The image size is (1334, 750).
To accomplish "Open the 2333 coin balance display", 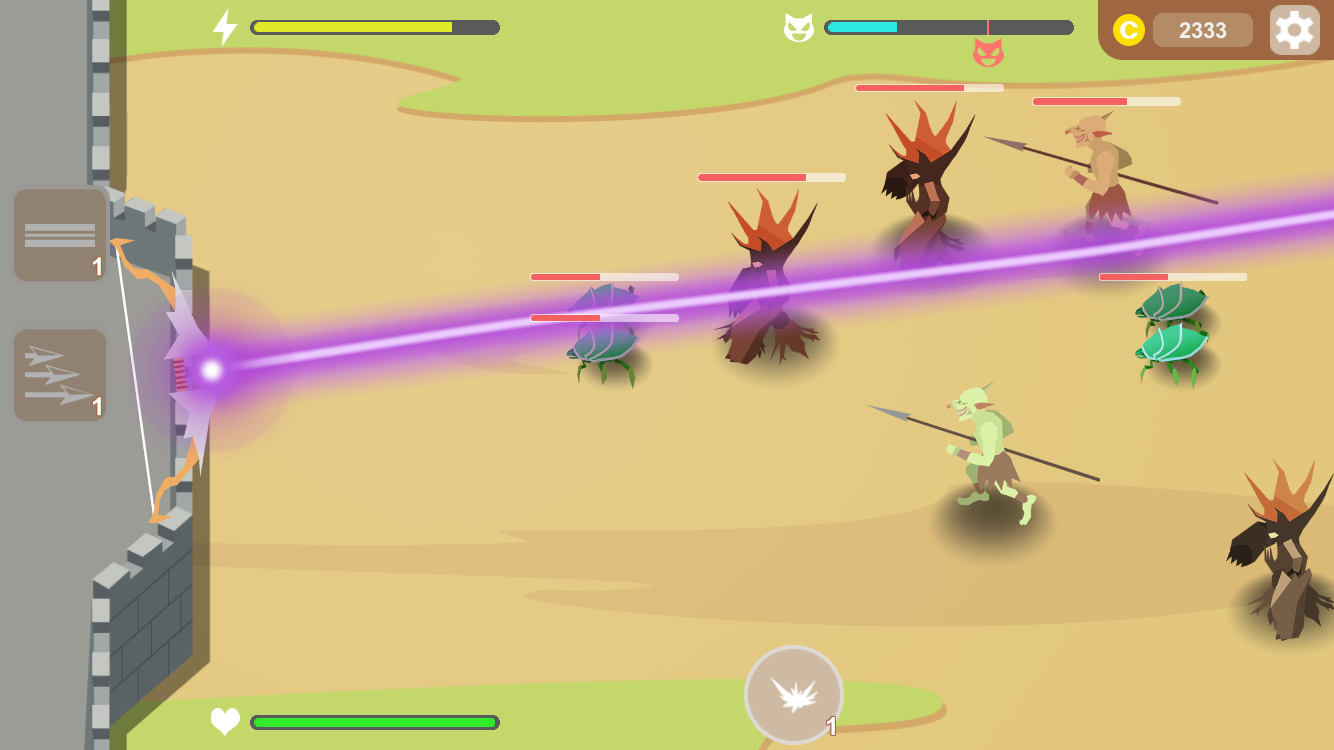I will tap(1201, 29).
